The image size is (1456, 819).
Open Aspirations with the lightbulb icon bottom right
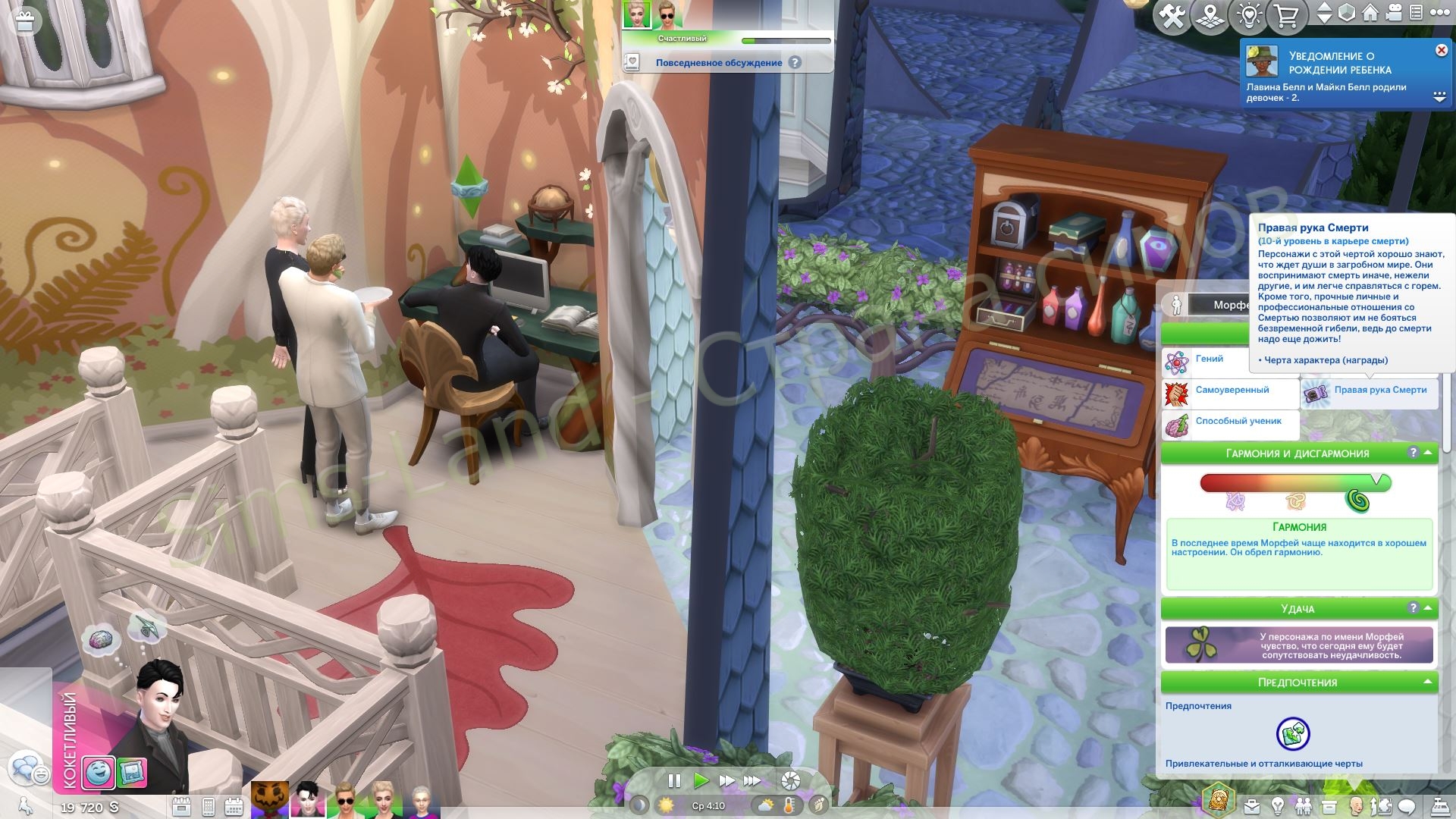1279,805
